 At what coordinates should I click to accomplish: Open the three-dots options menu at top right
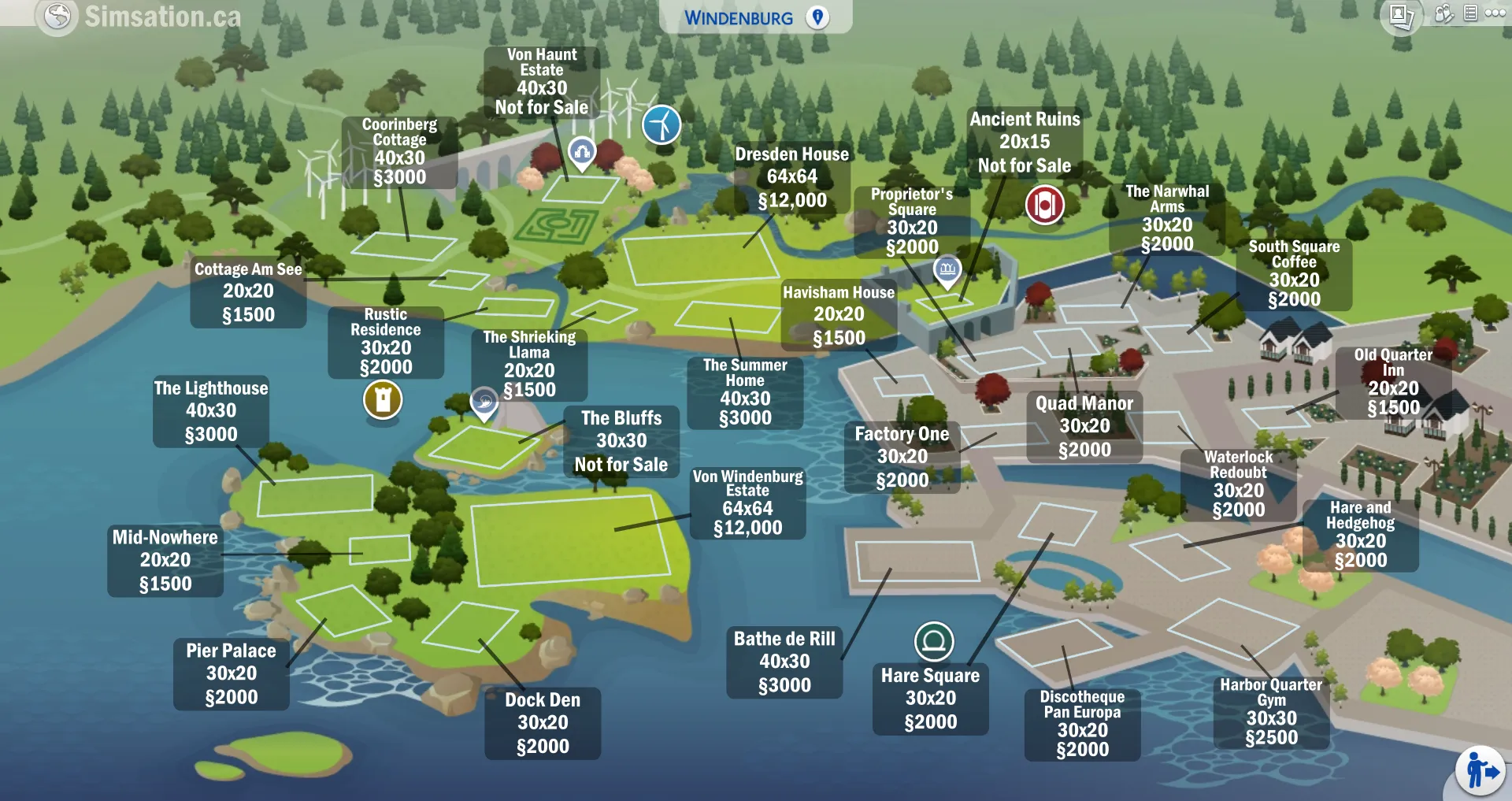1495,13
